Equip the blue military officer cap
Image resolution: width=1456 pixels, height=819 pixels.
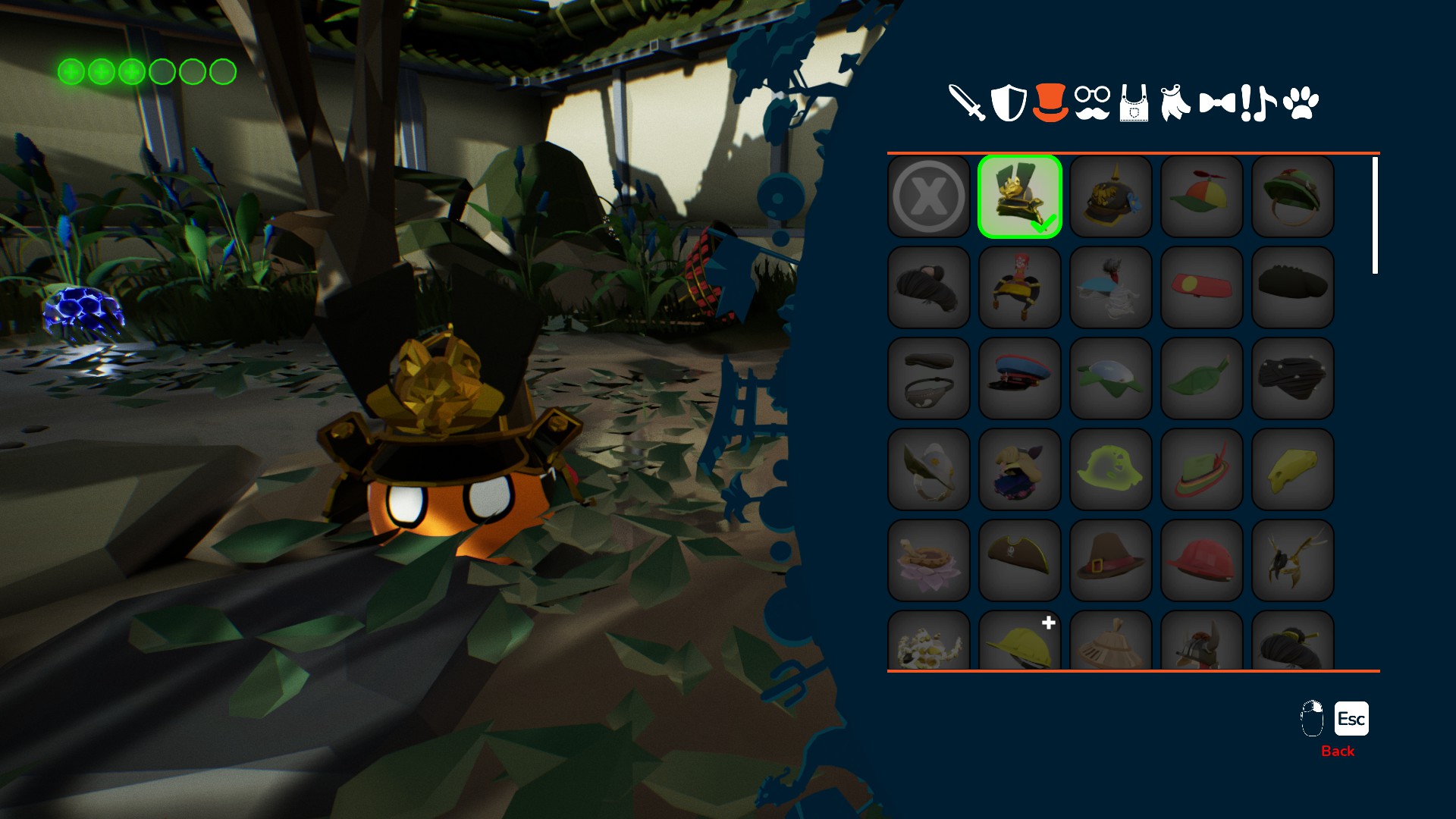1020,378
